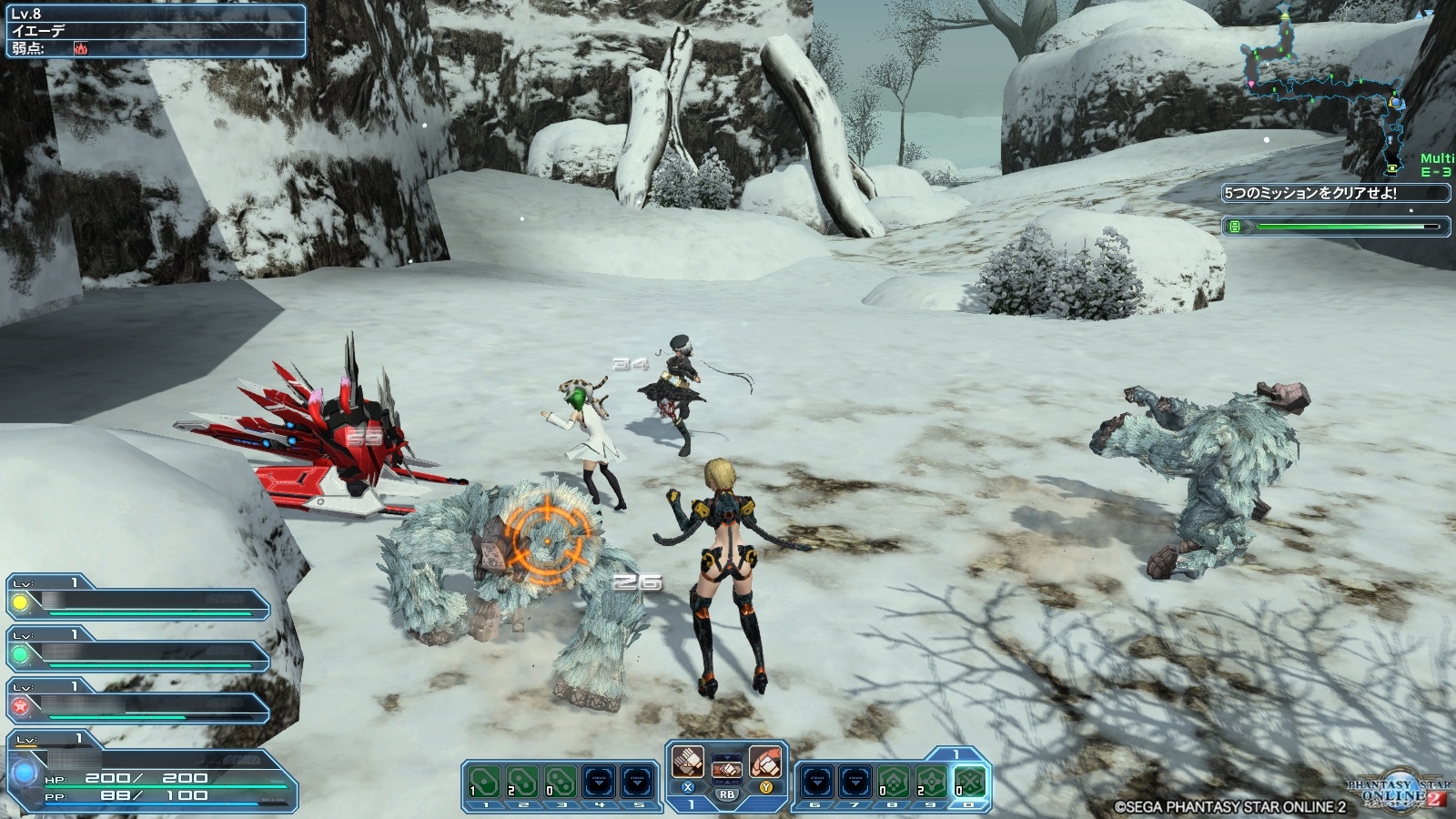Click the targeted enemy info panel
1456x819 pixels.
point(153,31)
